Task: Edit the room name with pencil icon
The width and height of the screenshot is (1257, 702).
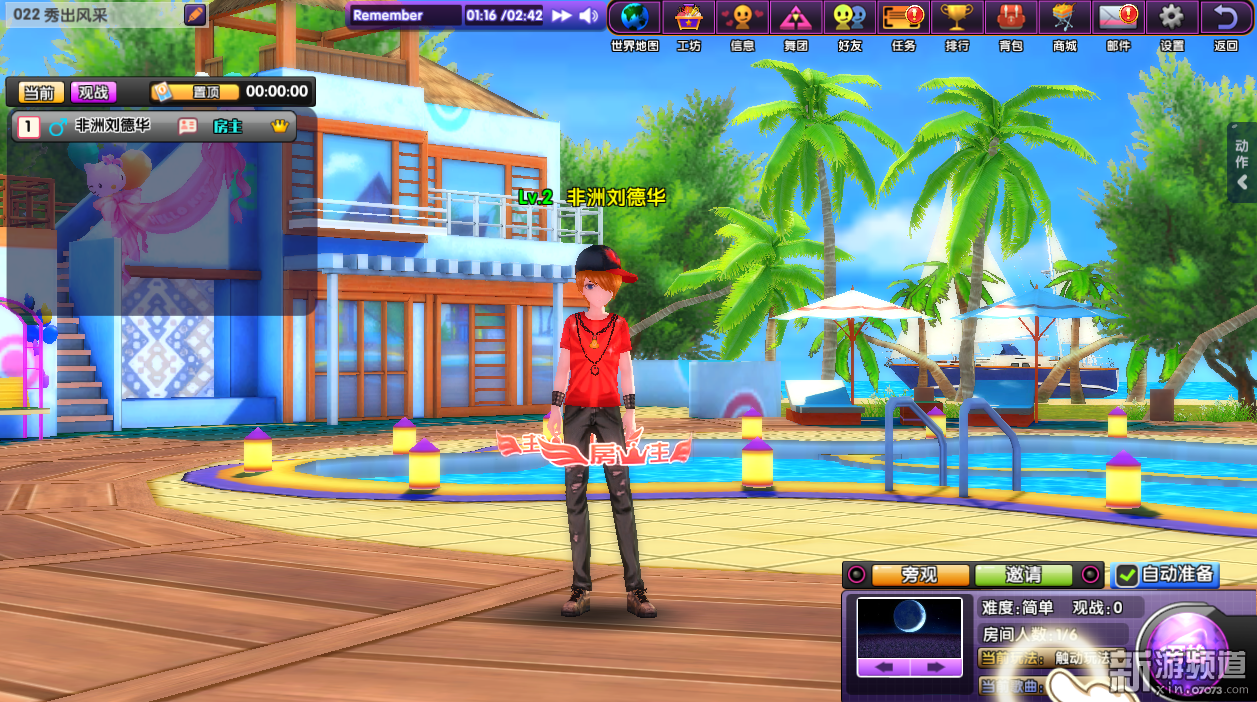Action: point(196,15)
